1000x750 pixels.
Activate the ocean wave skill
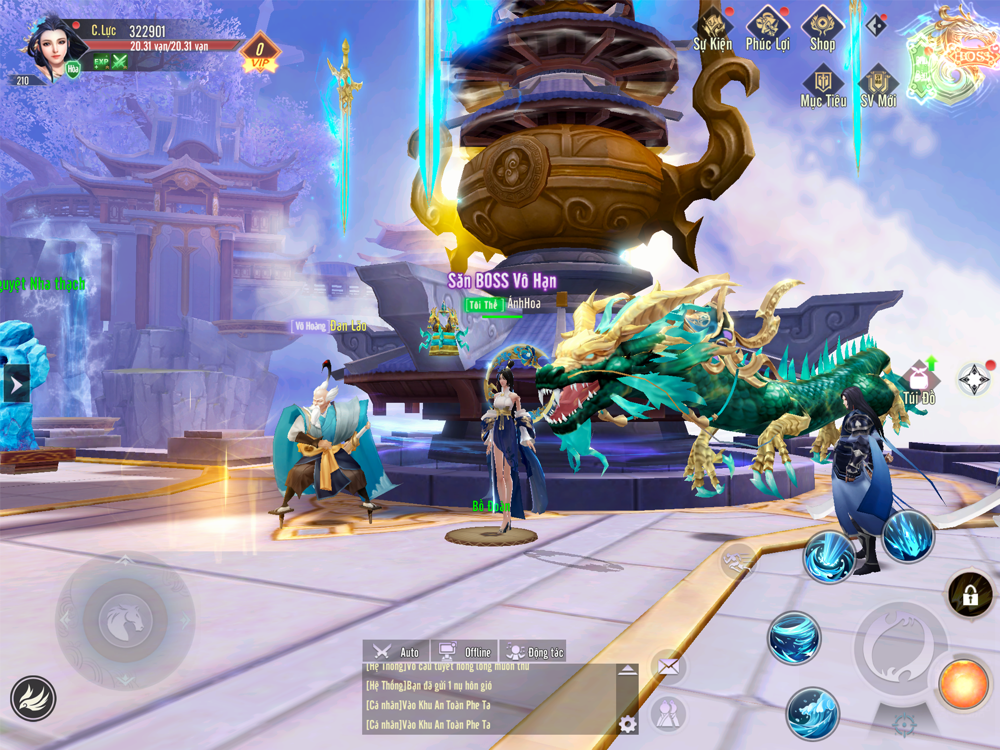tap(812, 713)
